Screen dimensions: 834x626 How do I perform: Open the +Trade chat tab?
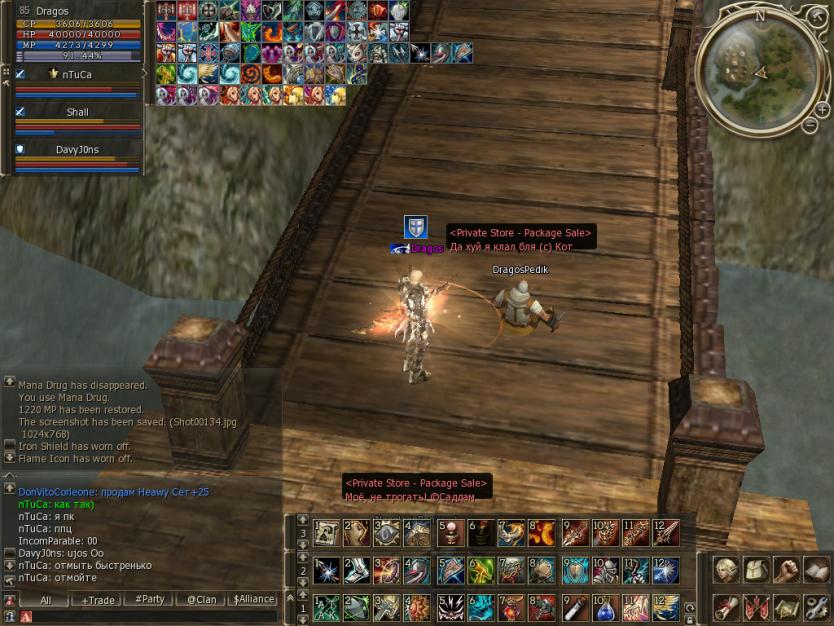click(x=97, y=600)
